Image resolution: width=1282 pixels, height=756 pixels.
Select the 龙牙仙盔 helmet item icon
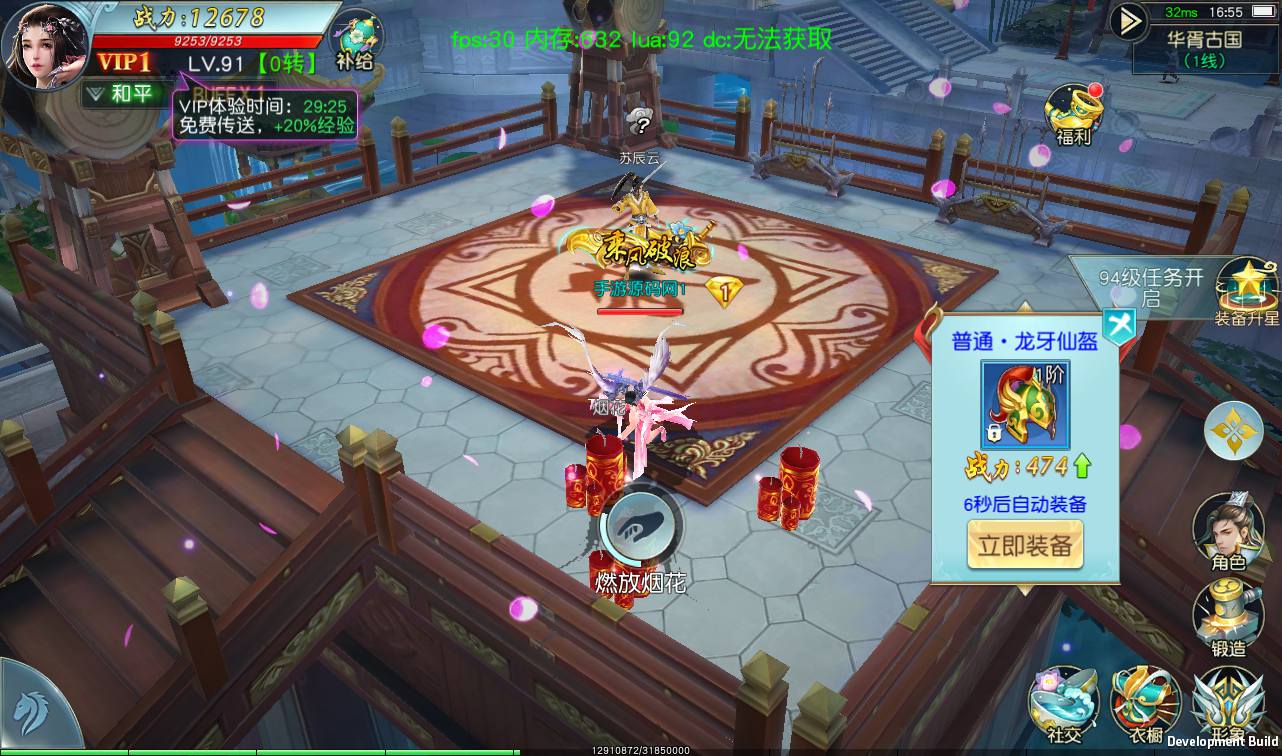(x=1025, y=405)
